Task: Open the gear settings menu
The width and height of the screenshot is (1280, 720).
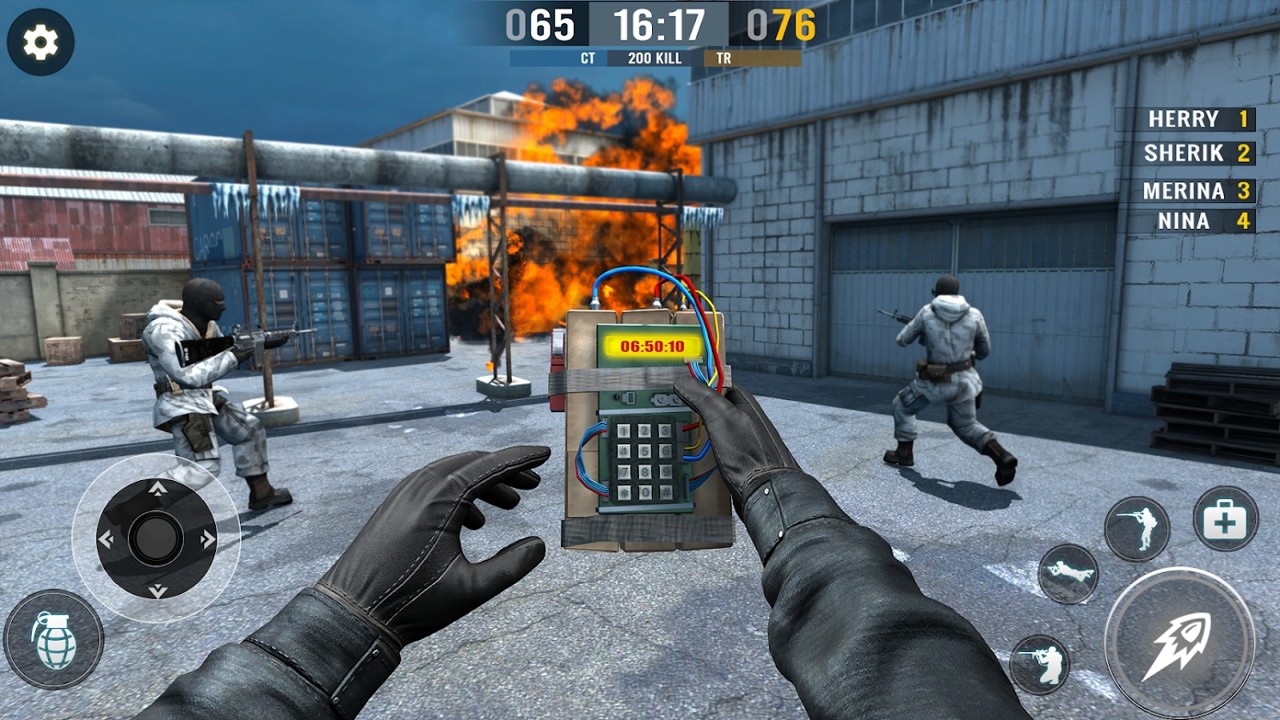Action: 41,42
